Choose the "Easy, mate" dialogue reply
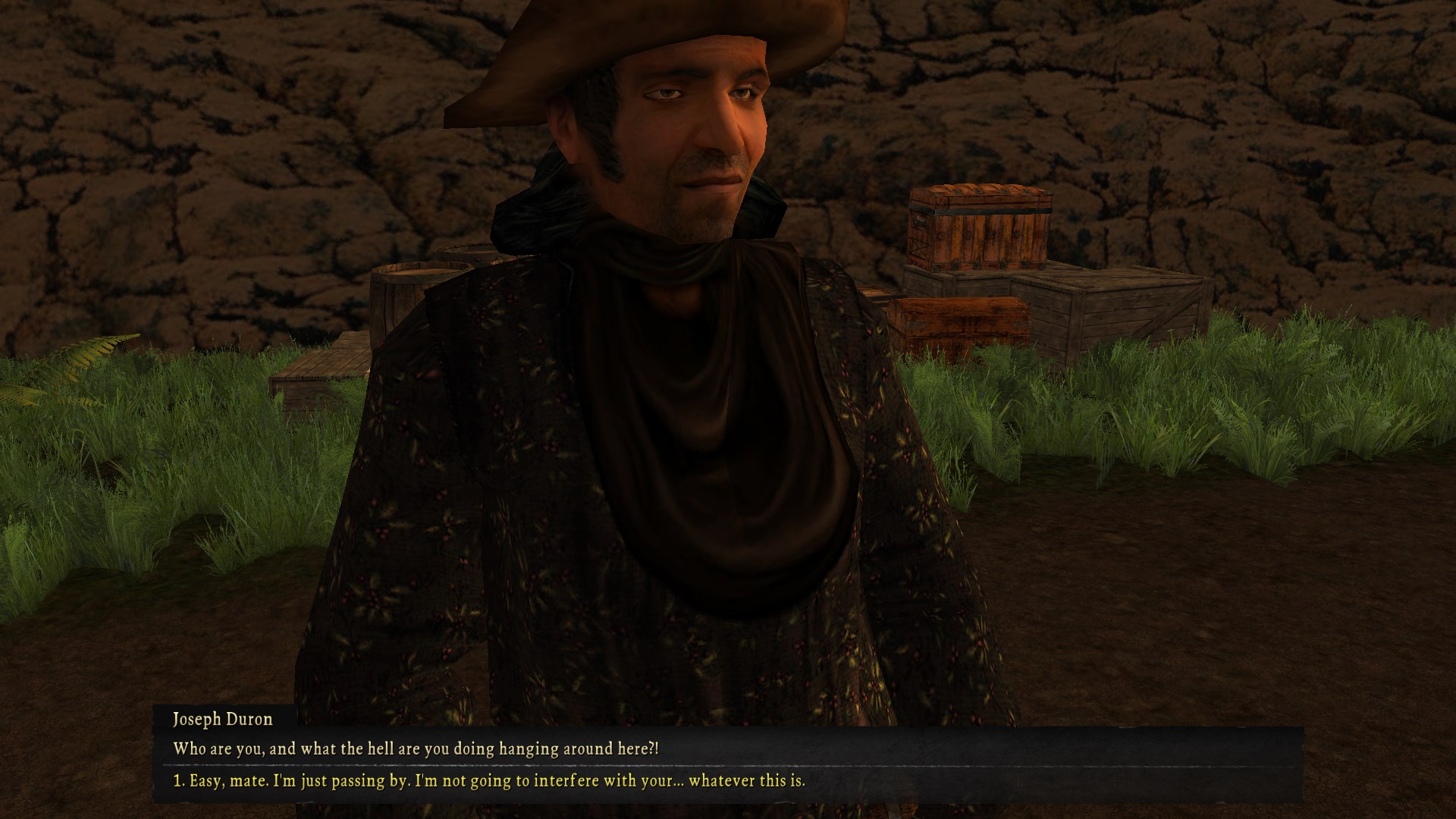 489,780
